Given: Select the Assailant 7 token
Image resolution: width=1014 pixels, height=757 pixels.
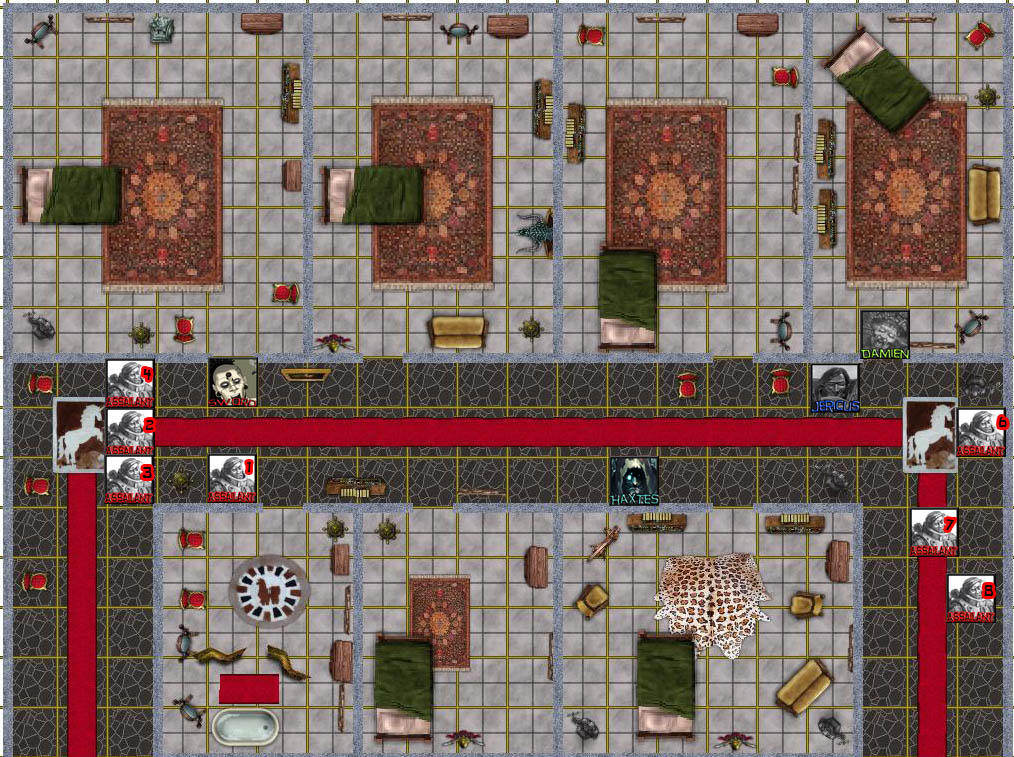Looking at the screenshot, I should [x=934, y=533].
